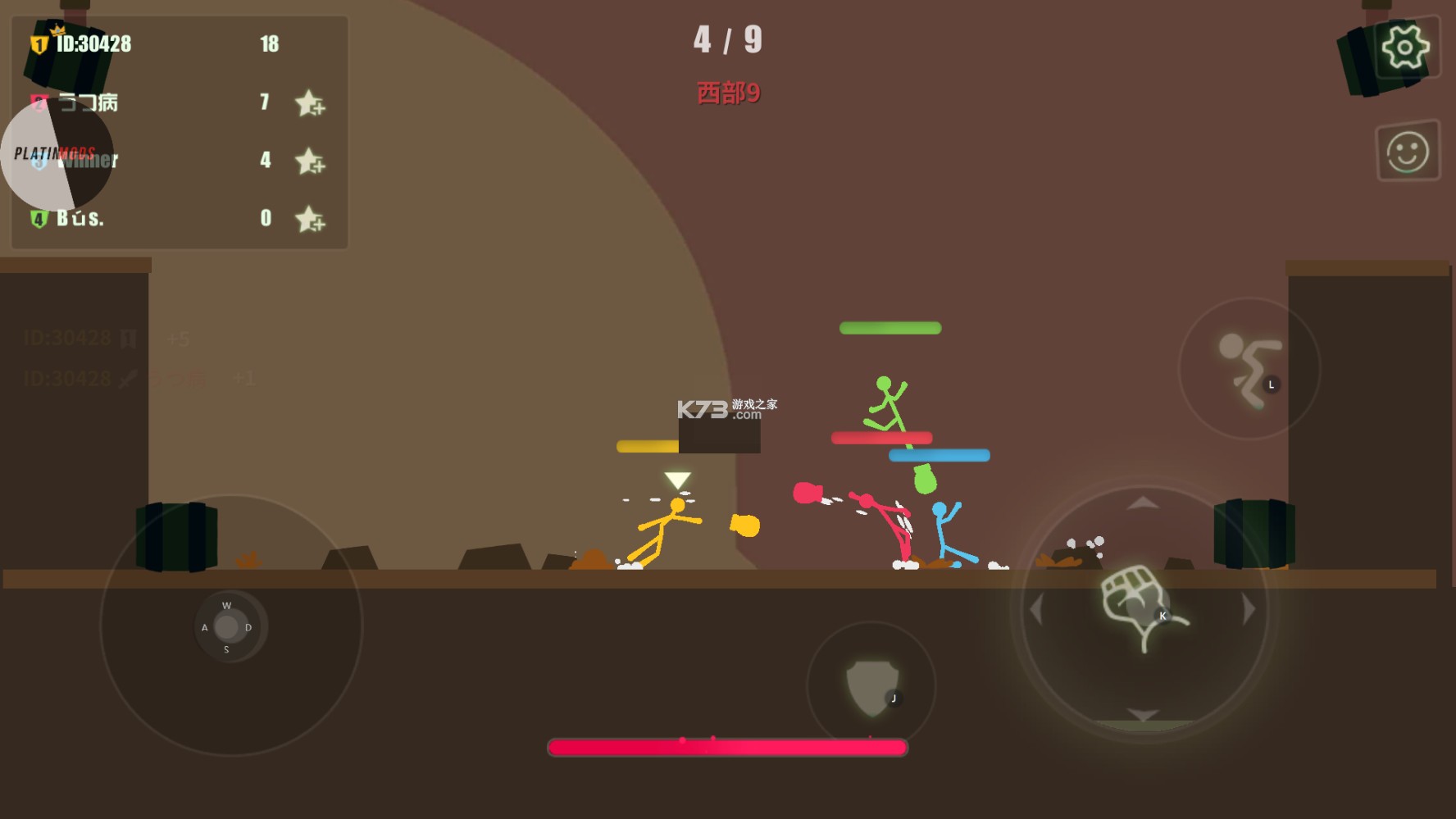Click the star-plus icon beside ココ病
The height and width of the screenshot is (819, 1456).
310,103
